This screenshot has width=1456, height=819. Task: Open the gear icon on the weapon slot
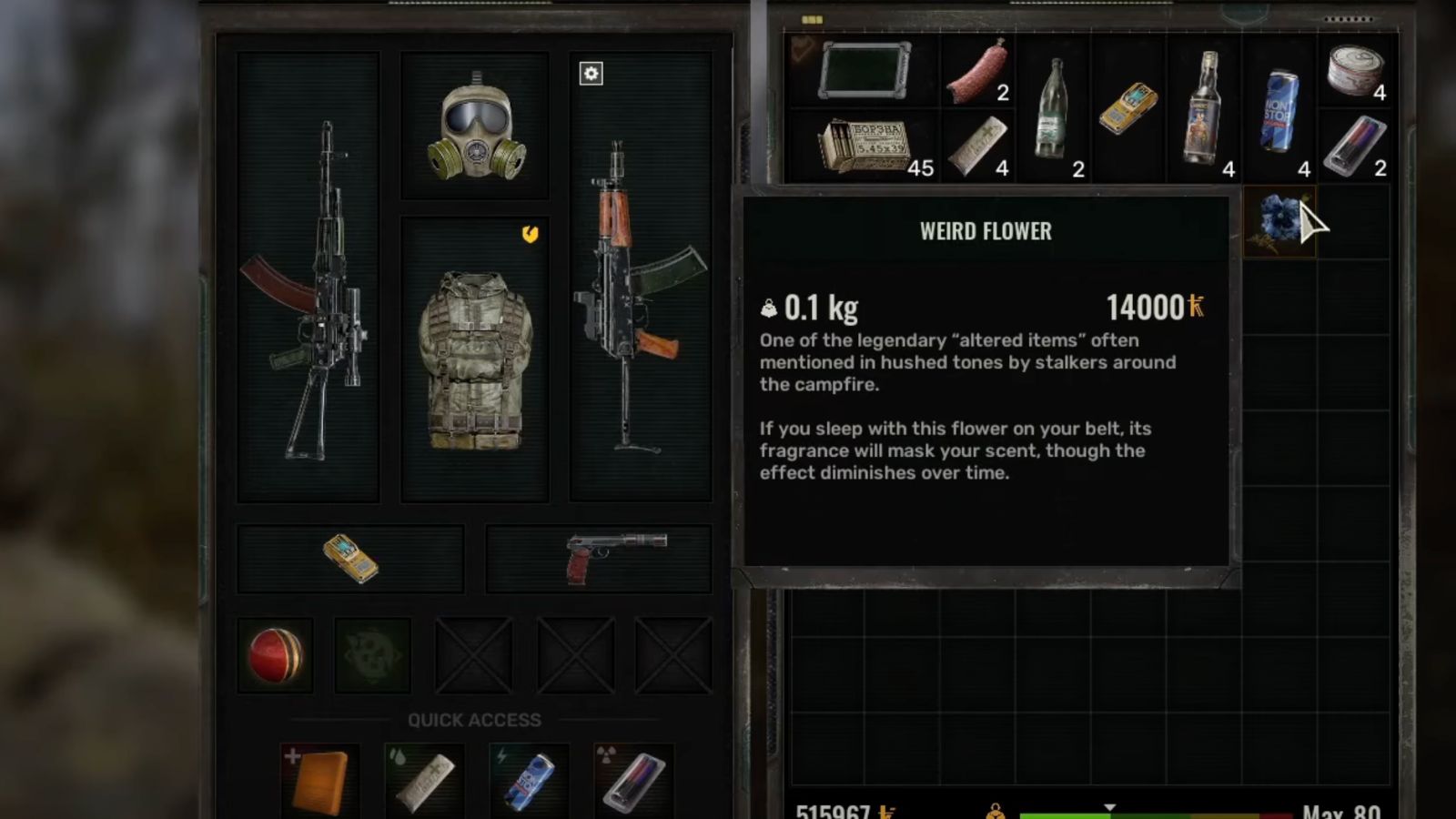tap(591, 74)
